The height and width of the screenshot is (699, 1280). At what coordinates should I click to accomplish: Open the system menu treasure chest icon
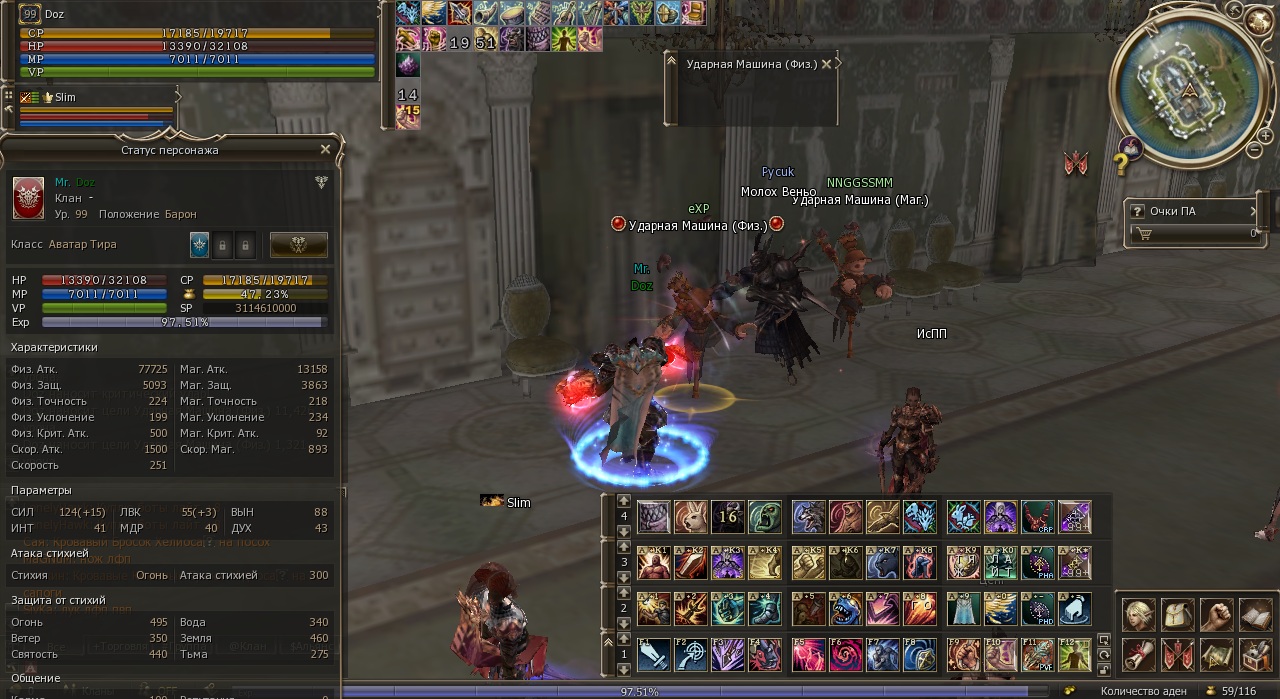(x=1255, y=655)
